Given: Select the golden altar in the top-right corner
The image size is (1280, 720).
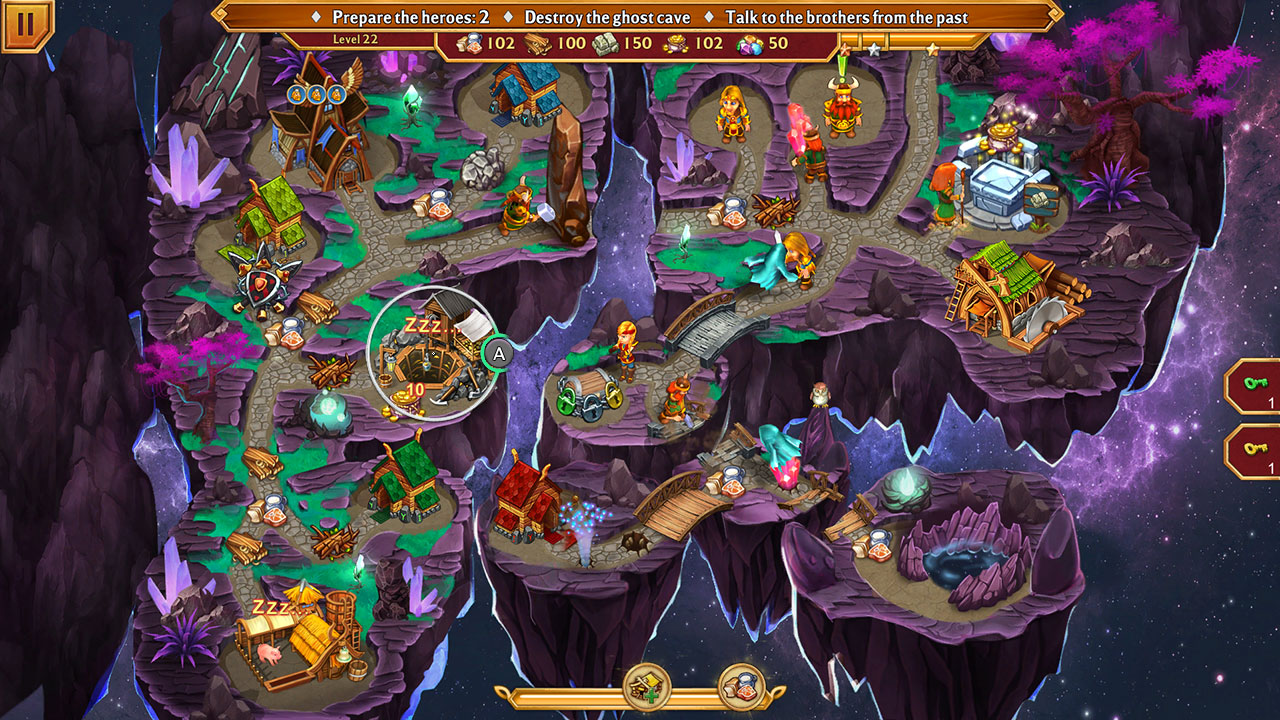Looking at the screenshot, I should coord(1001,140).
